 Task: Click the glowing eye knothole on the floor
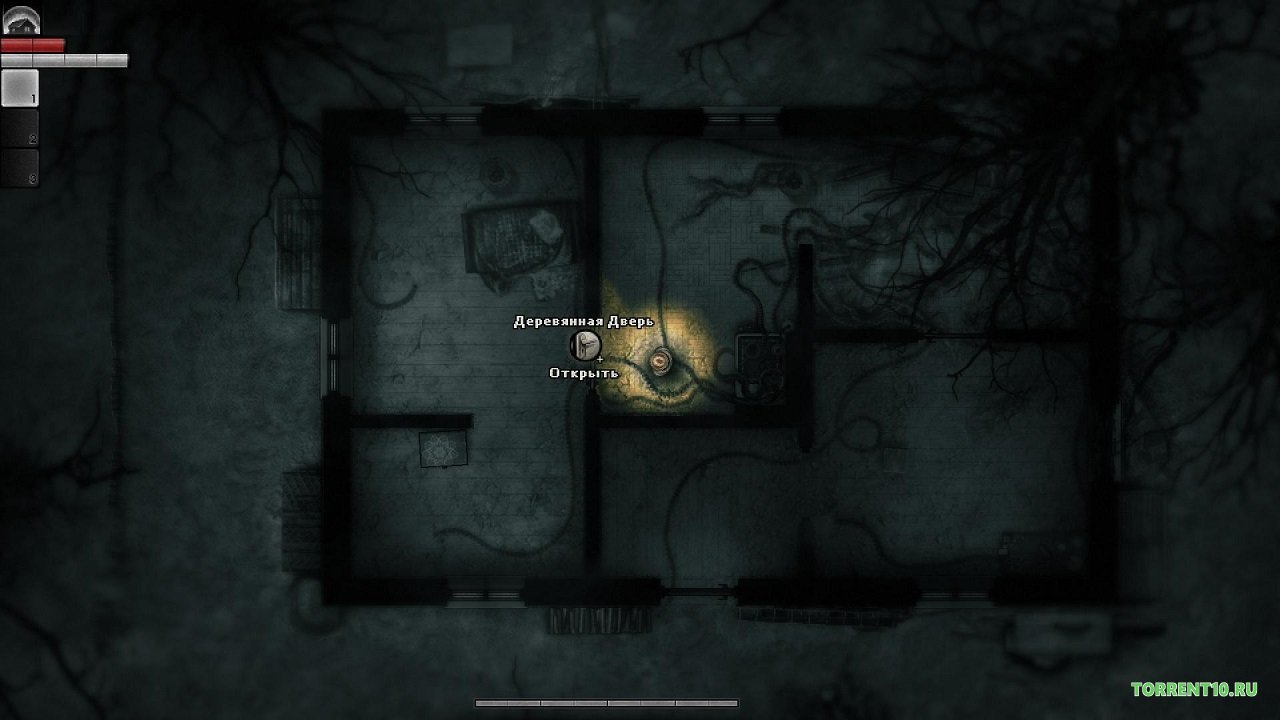click(x=661, y=360)
